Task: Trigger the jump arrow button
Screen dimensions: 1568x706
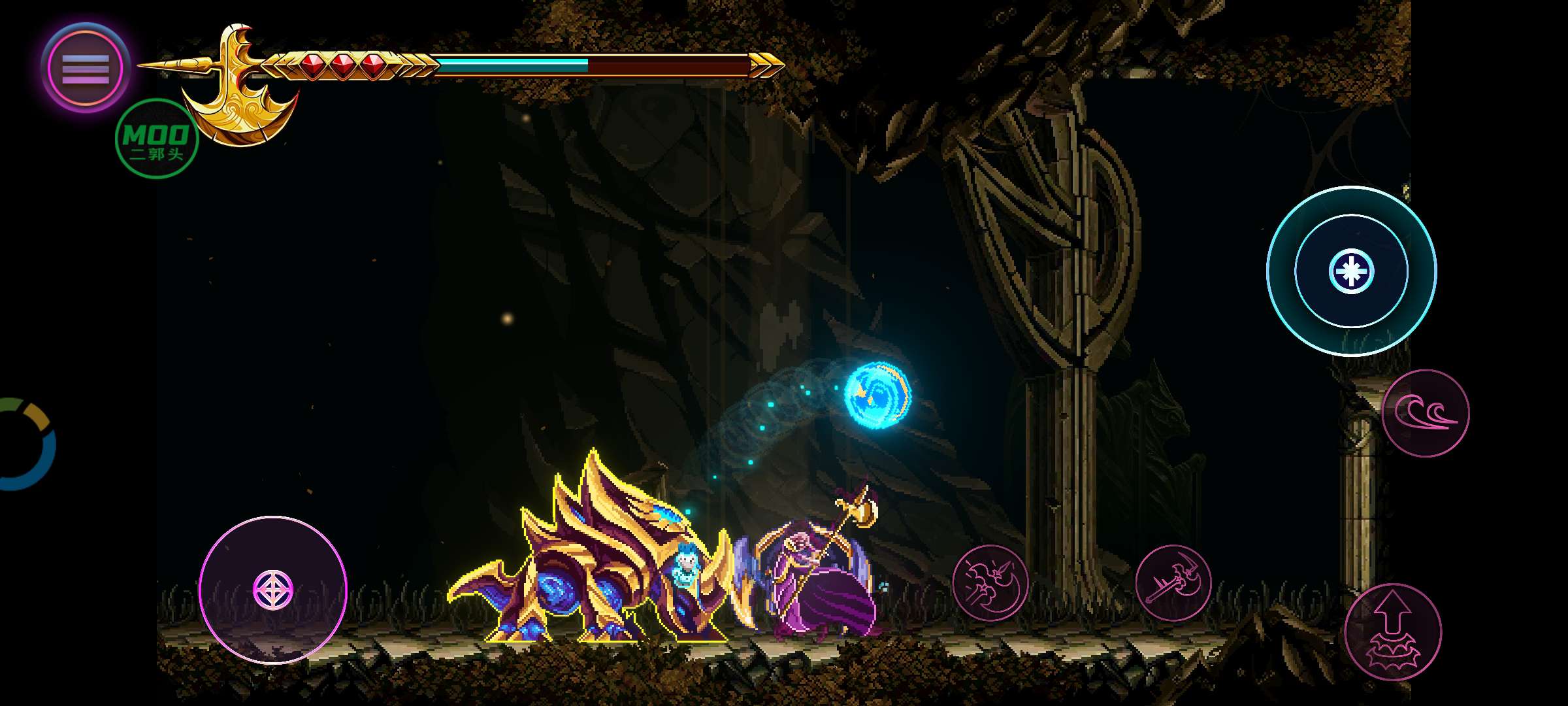Action: point(1393,631)
